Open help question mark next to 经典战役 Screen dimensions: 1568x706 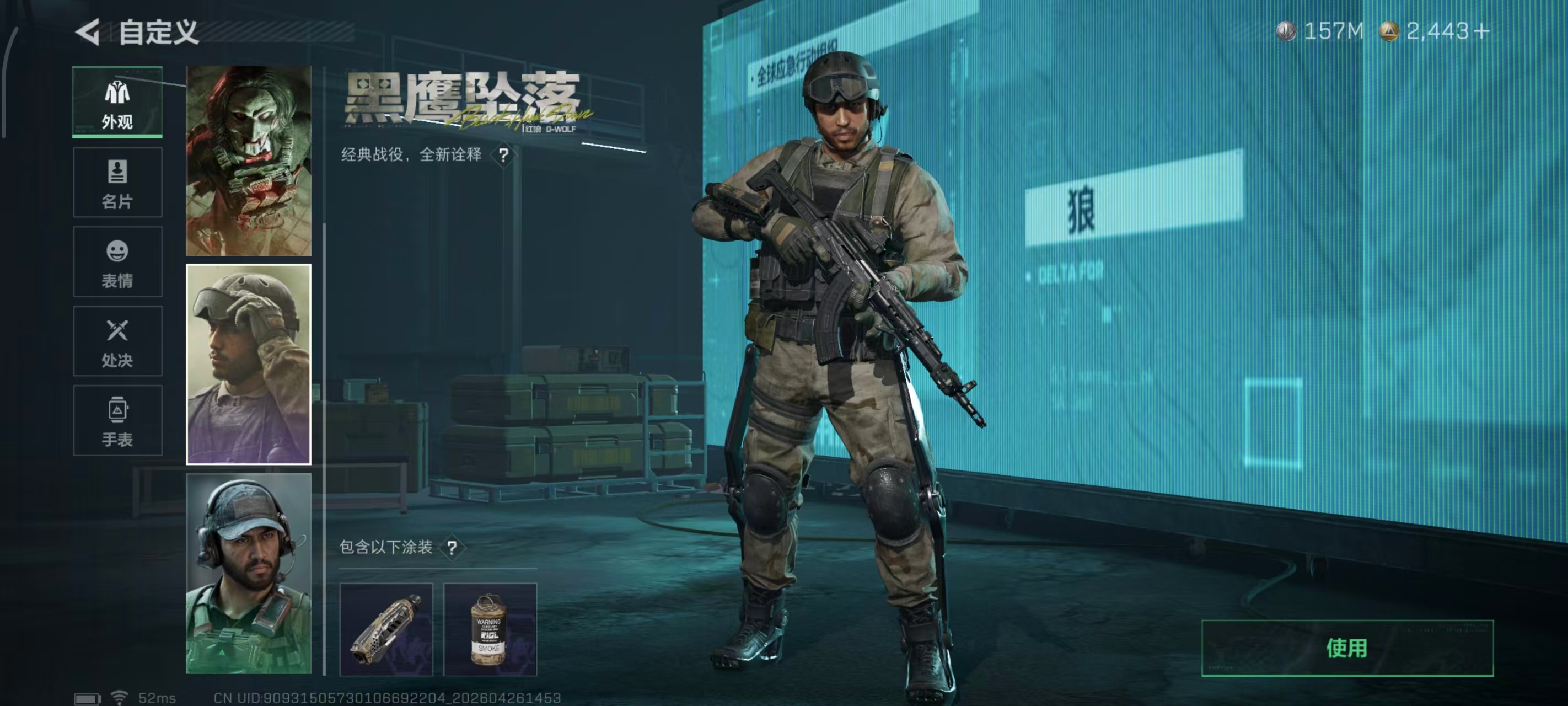point(503,156)
